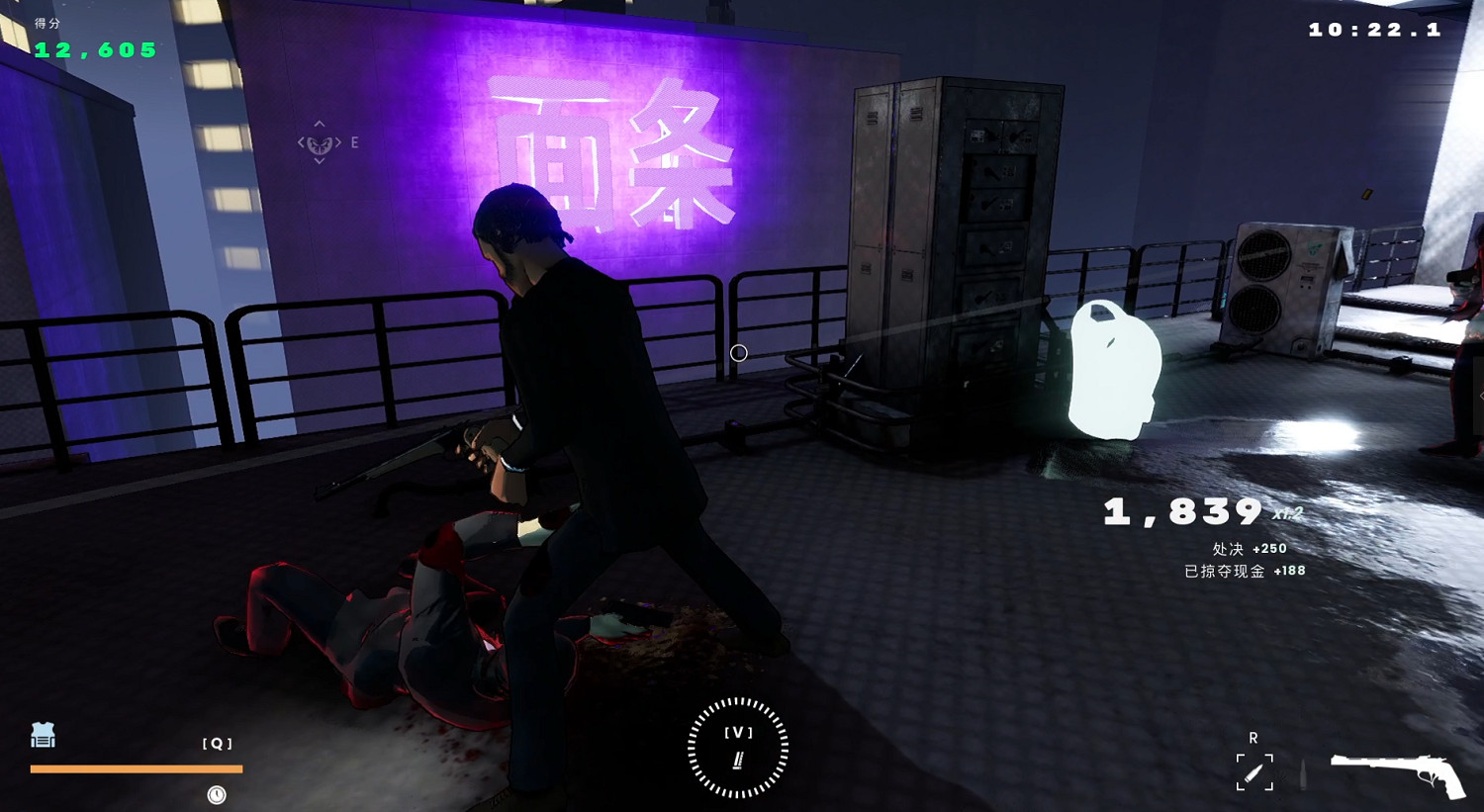1484x812 pixels.
Task: Click the 已掠夺现金 +188 looted cash text
Action: pos(1245,571)
